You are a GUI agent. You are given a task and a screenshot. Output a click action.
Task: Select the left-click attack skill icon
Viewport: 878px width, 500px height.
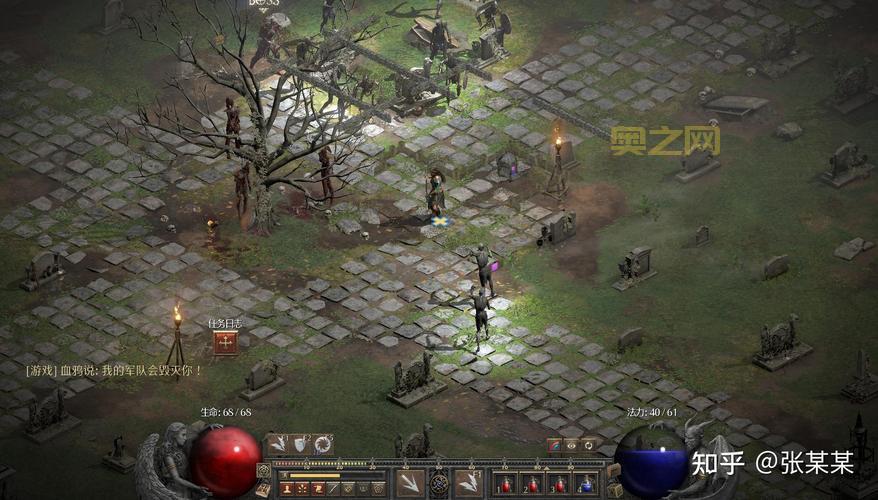click(409, 483)
